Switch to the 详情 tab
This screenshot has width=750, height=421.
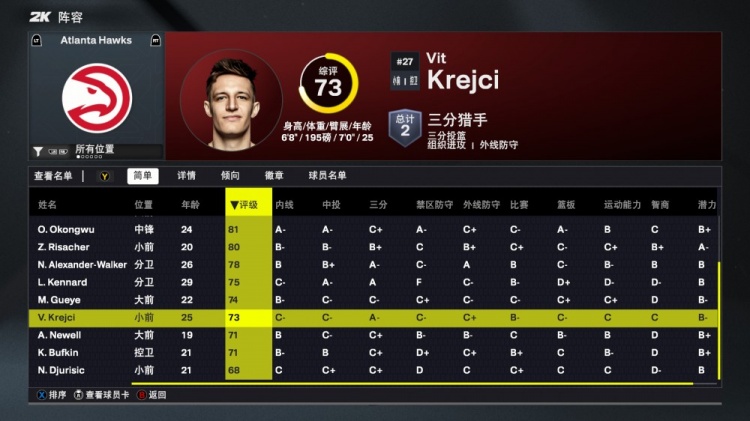tap(186, 176)
